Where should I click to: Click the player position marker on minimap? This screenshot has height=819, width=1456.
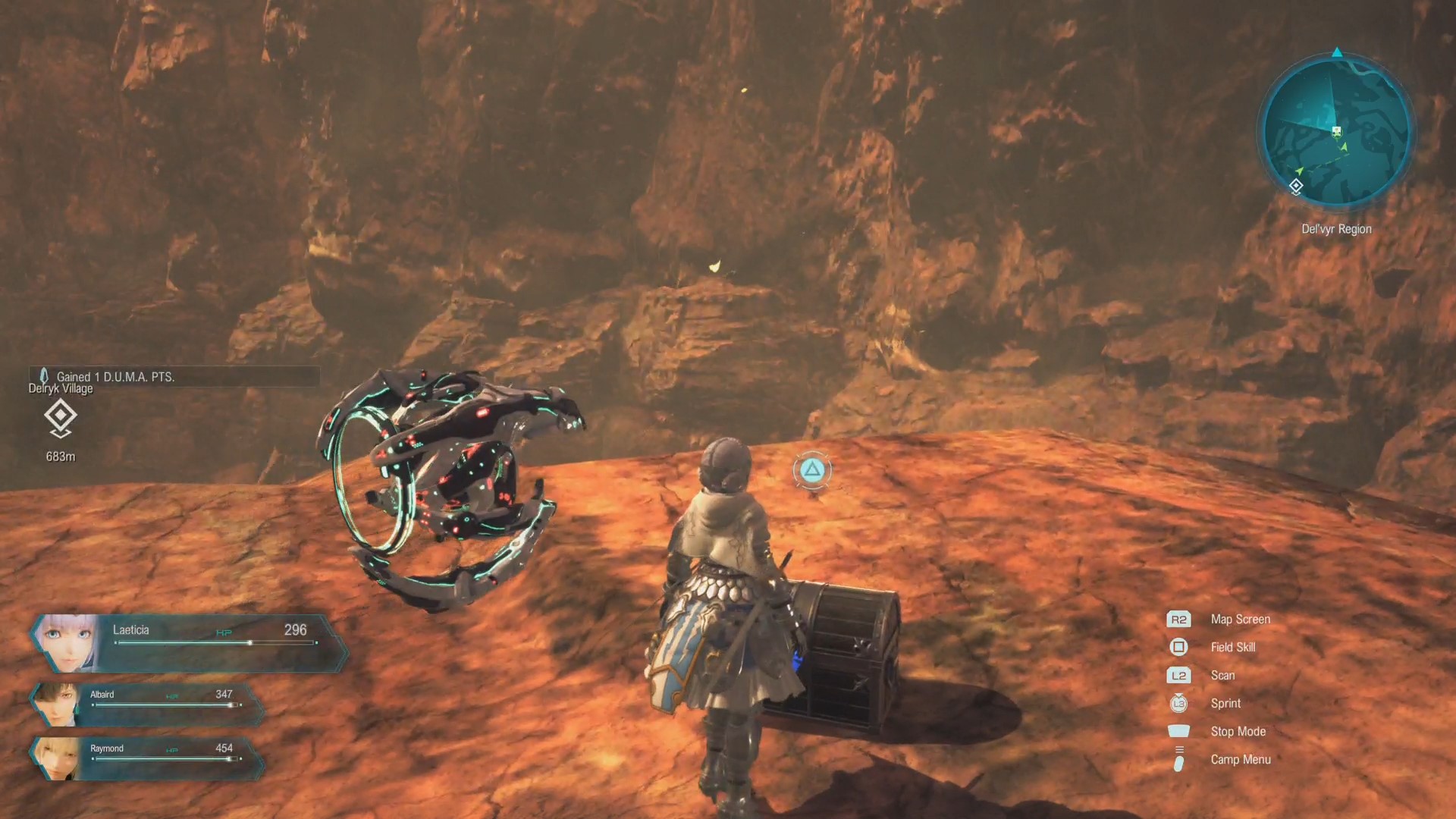pyautogui.click(x=1336, y=130)
